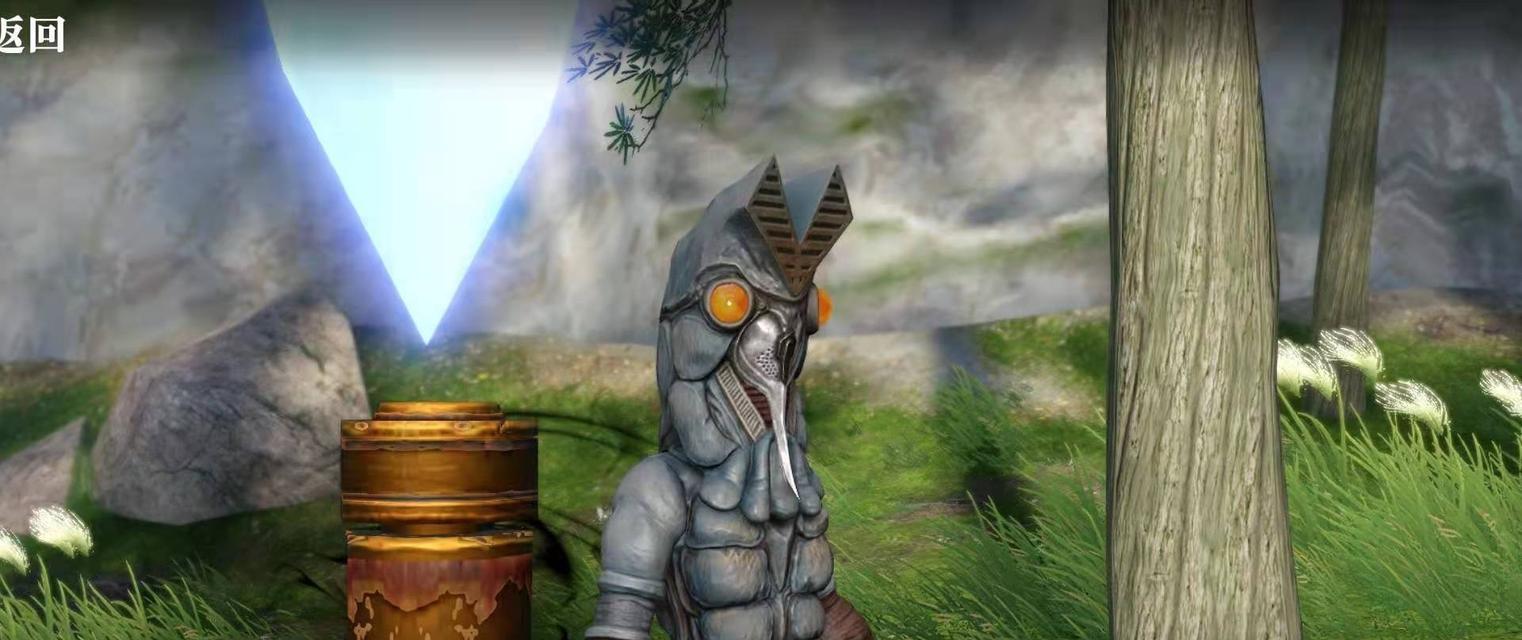1522x640 pixels.
Task: Click the 返回 back button
Action: (x=30, y=34)
